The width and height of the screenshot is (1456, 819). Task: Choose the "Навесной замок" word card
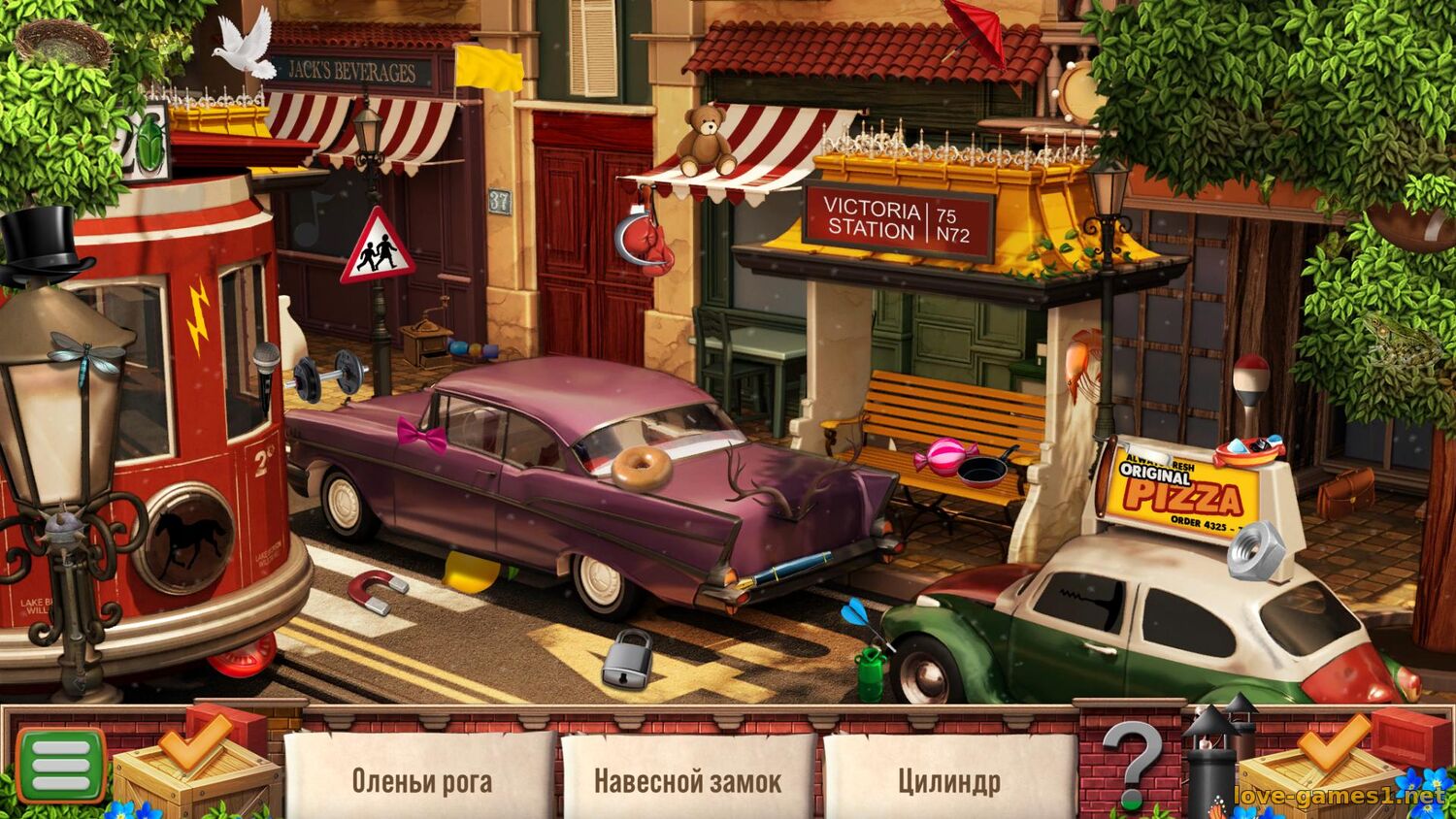(x=687, y=780)
